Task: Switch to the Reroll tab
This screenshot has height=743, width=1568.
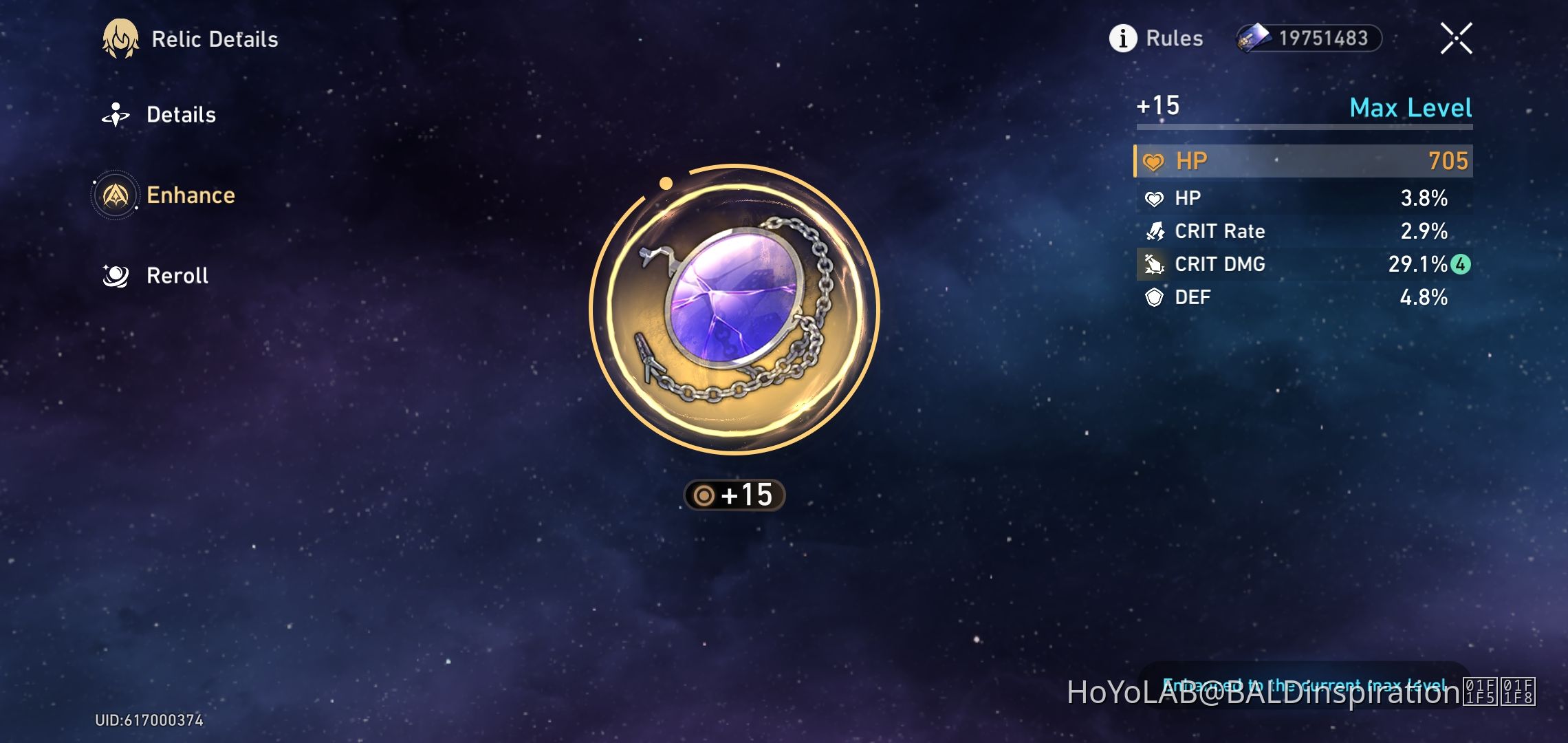Action: 177,274
